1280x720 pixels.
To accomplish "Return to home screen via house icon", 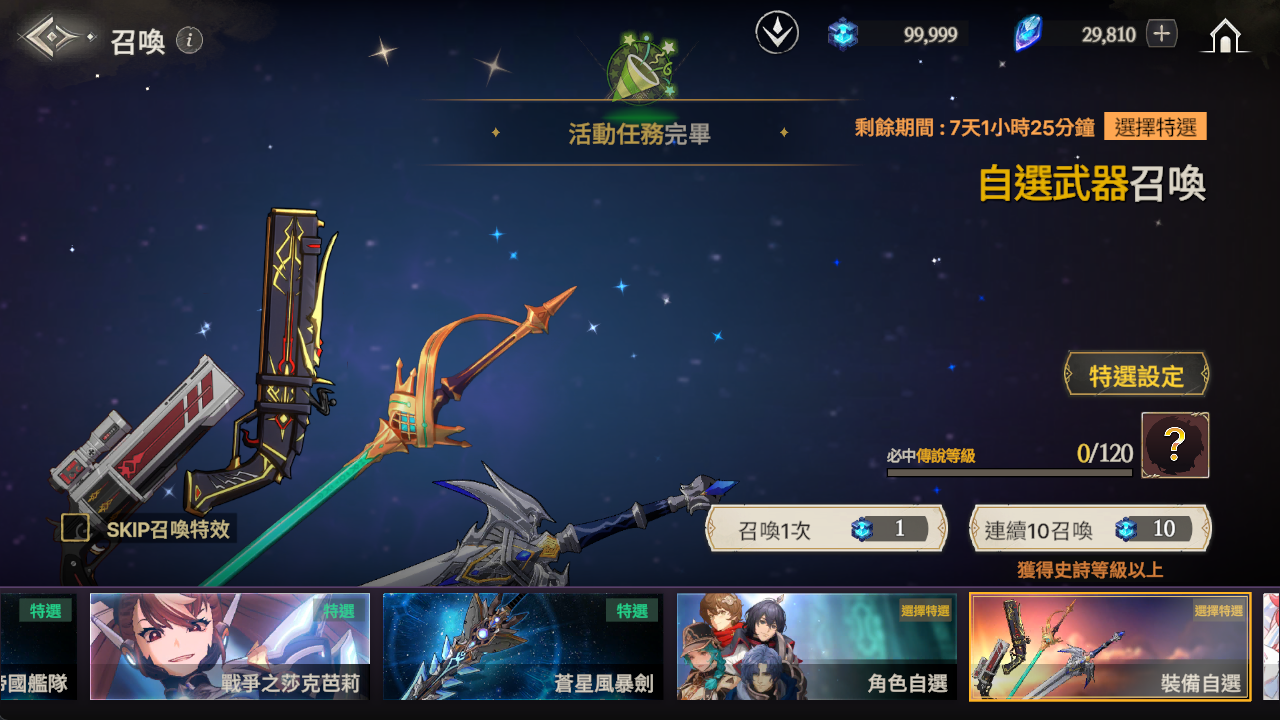I will [1224, 36].
